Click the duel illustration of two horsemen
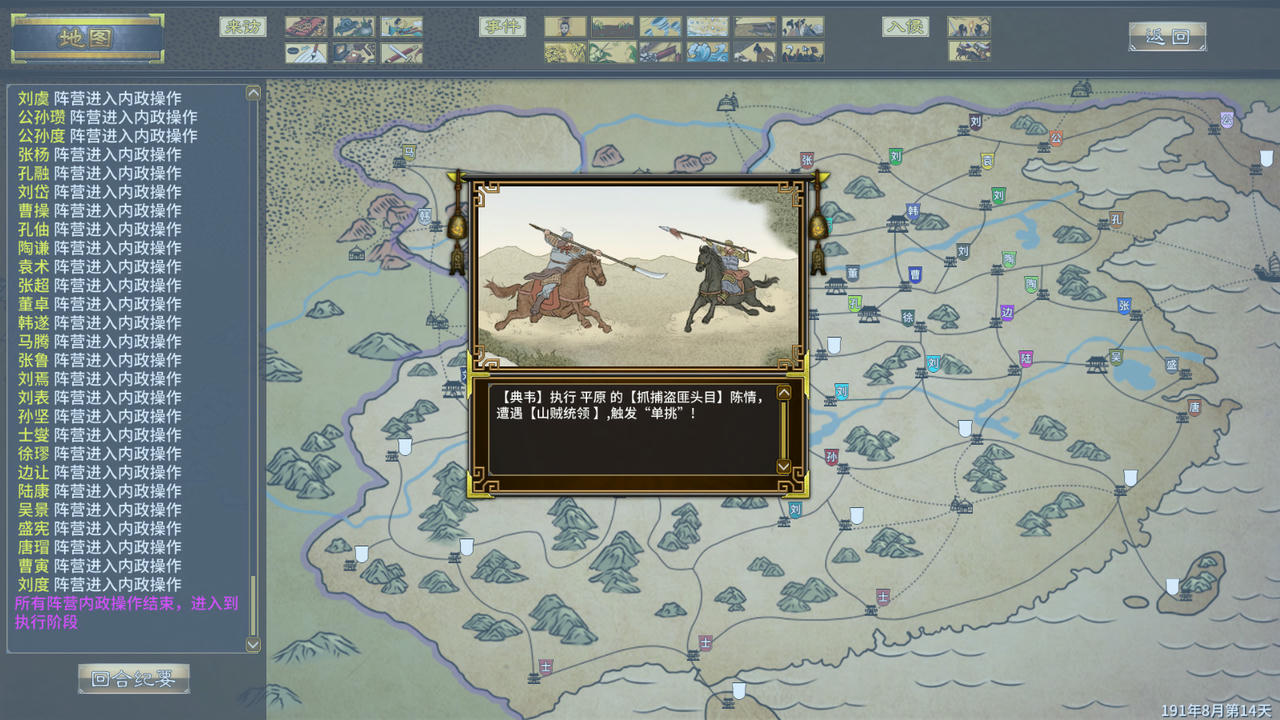Screen dimensions: 1280x720 tap(638, 275)
